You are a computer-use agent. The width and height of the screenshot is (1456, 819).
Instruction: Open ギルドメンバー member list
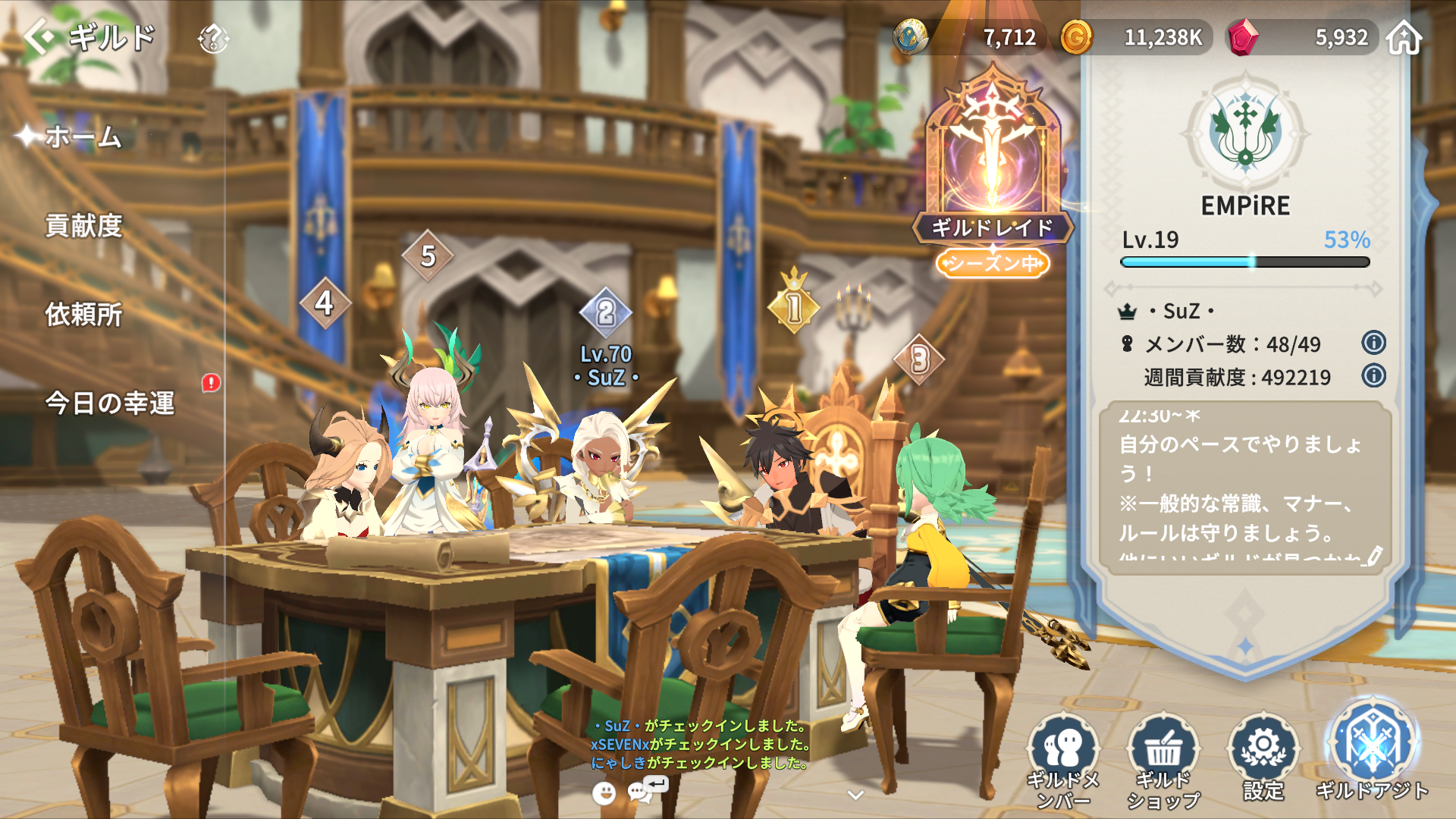[1063, 760]
